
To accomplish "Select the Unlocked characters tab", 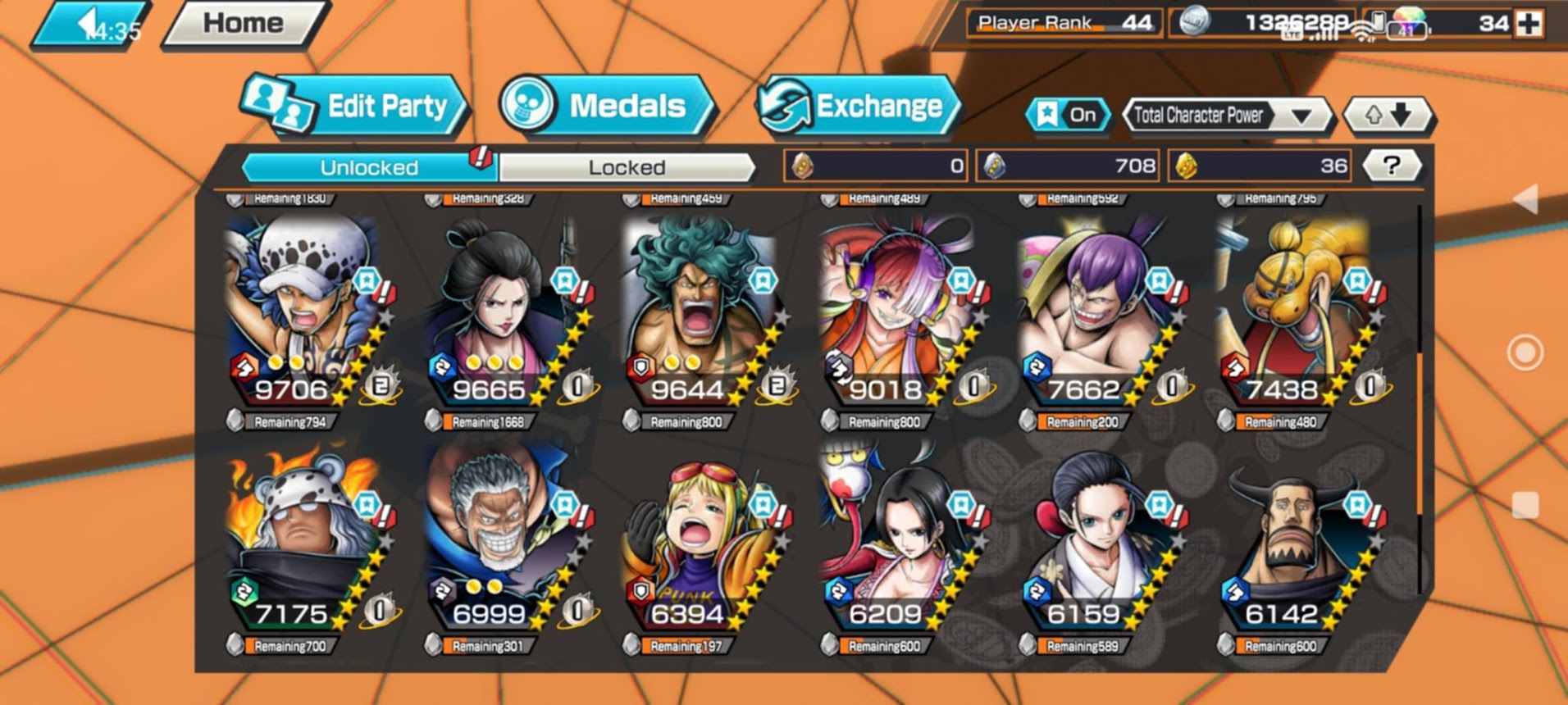I will [369, 167].
